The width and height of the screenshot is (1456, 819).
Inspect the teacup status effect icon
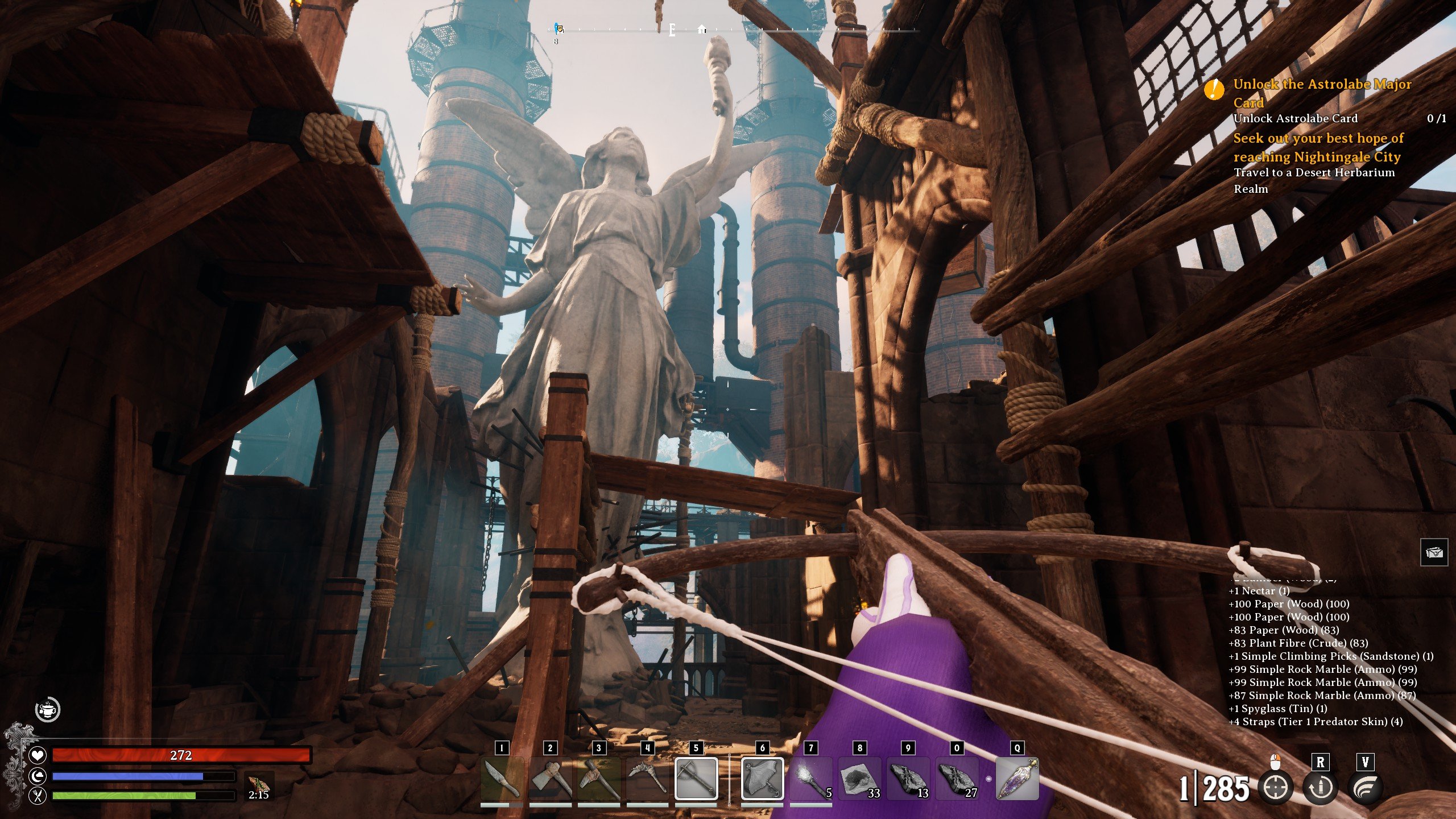[x=48, y=709]
